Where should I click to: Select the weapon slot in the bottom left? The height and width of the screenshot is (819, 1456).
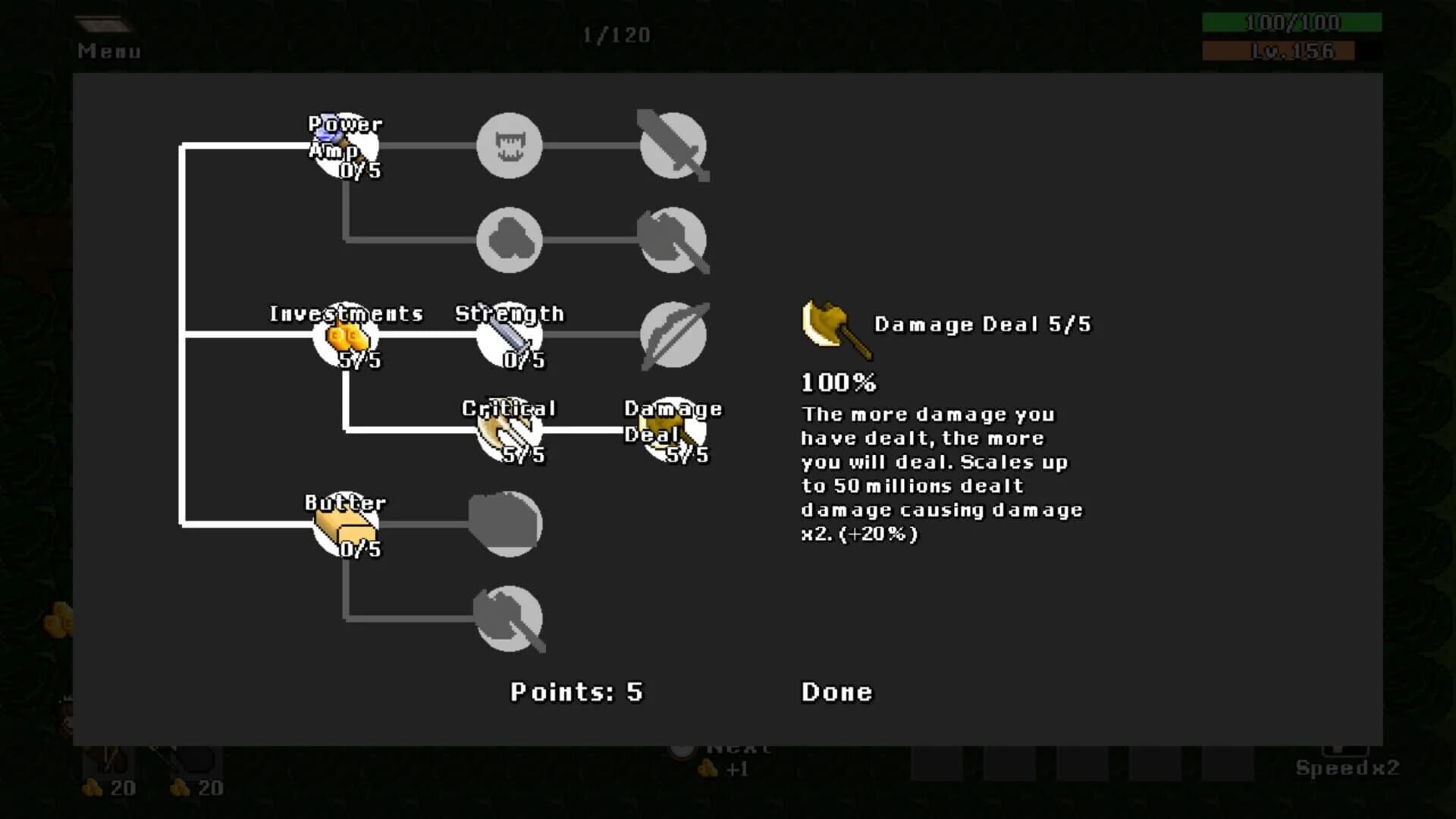(106, 758)
